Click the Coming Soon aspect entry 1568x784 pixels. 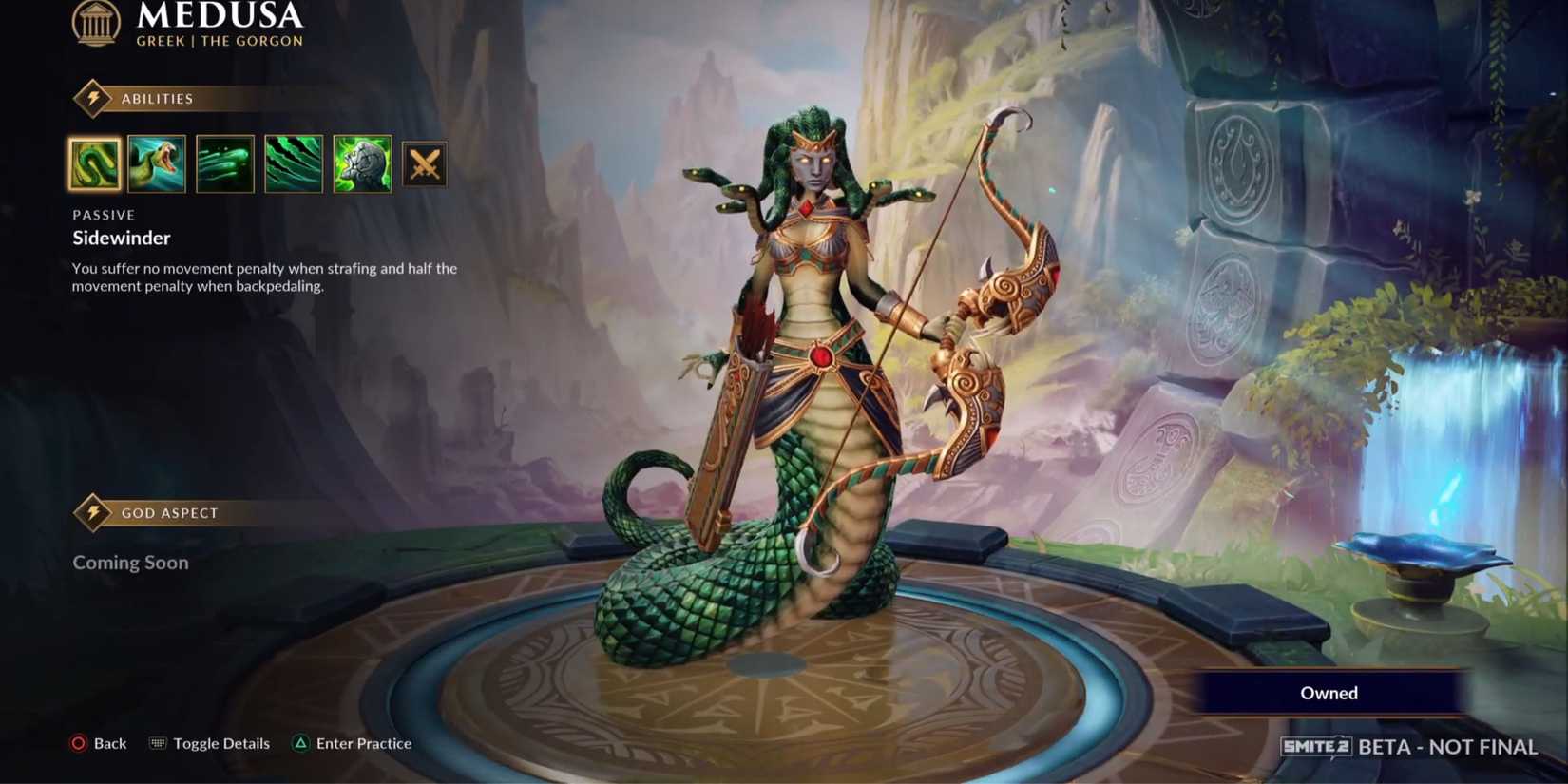point(130,563)
